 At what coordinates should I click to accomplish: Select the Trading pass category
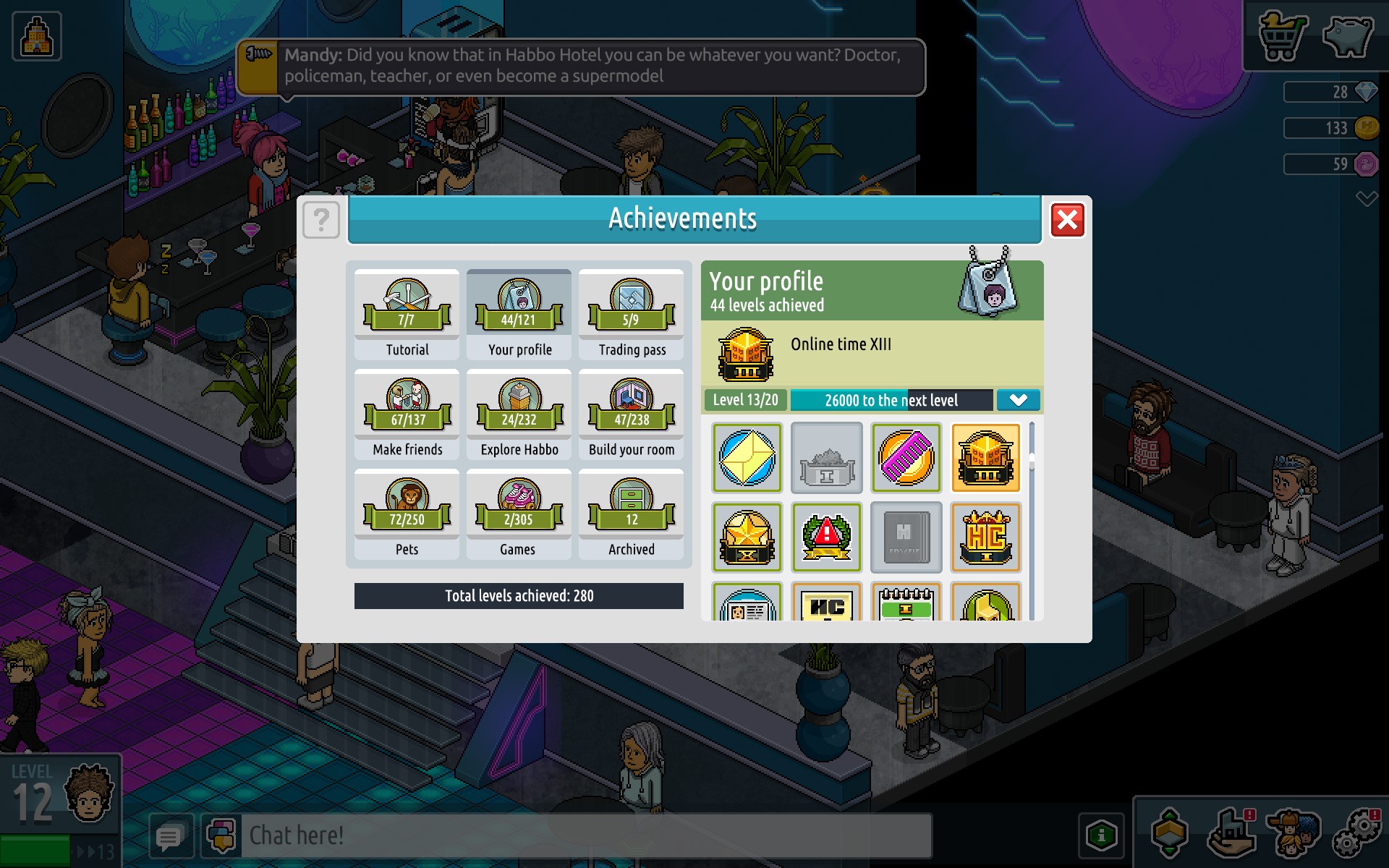[x=631, y=315]
